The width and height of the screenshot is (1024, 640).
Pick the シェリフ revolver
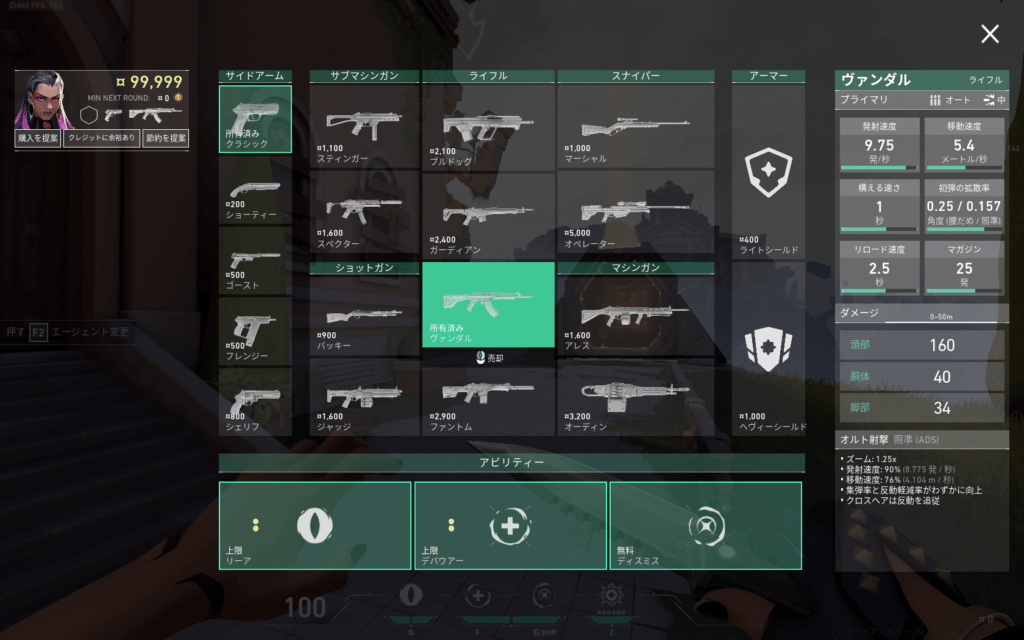coord(255,401)
